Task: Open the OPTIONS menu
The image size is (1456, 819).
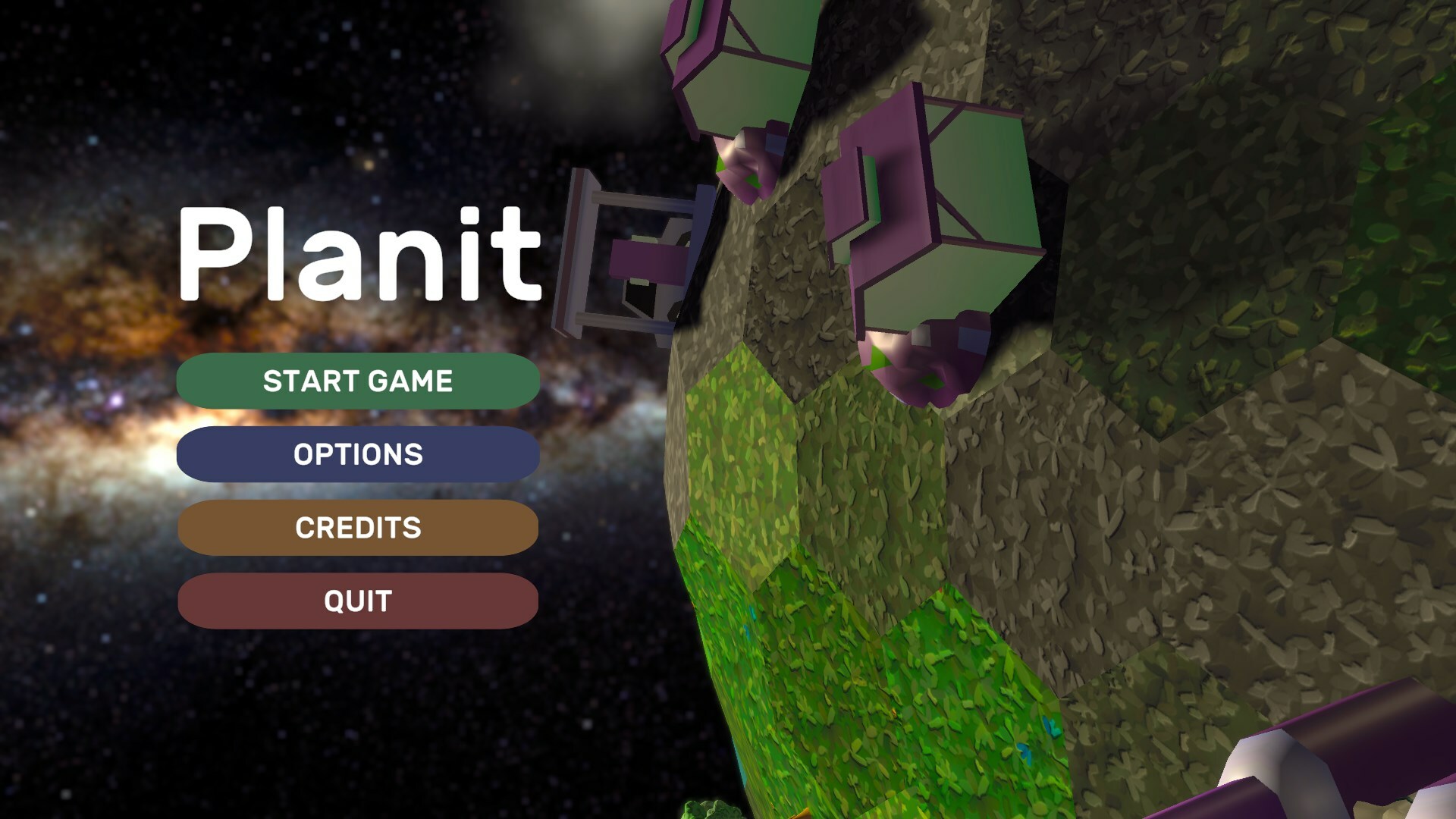Action: (x=356, y=454)
